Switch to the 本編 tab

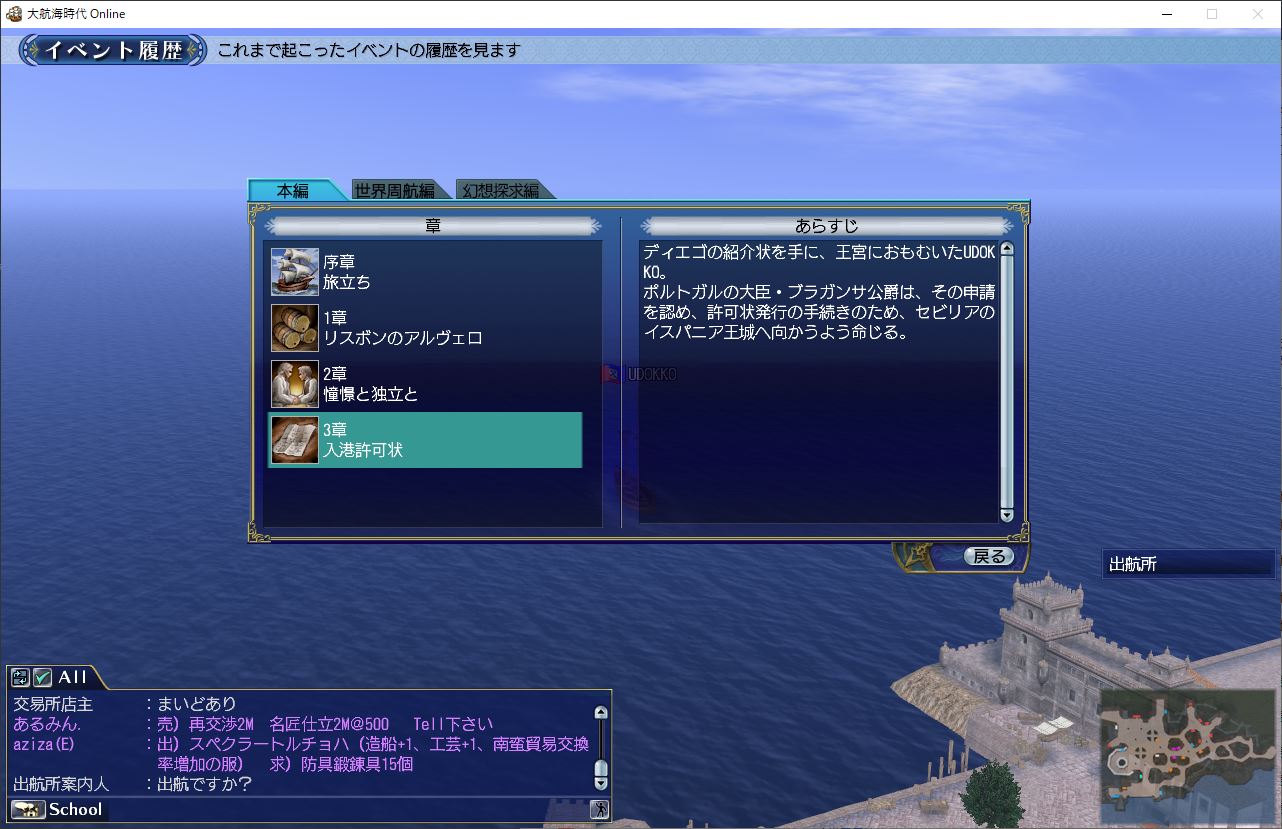point(293,191)
